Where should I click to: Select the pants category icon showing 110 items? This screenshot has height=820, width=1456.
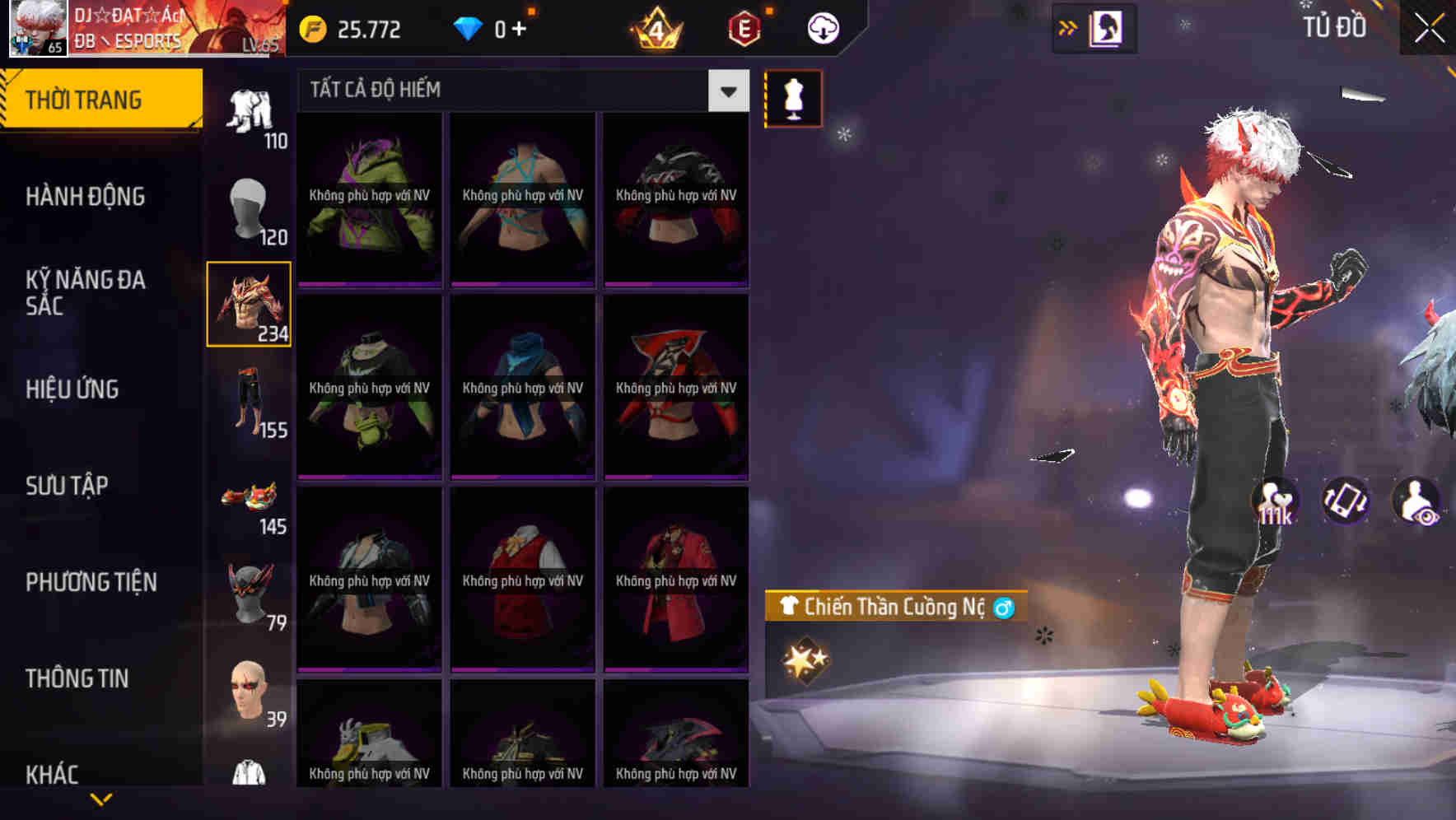click(x=251, y=111)
